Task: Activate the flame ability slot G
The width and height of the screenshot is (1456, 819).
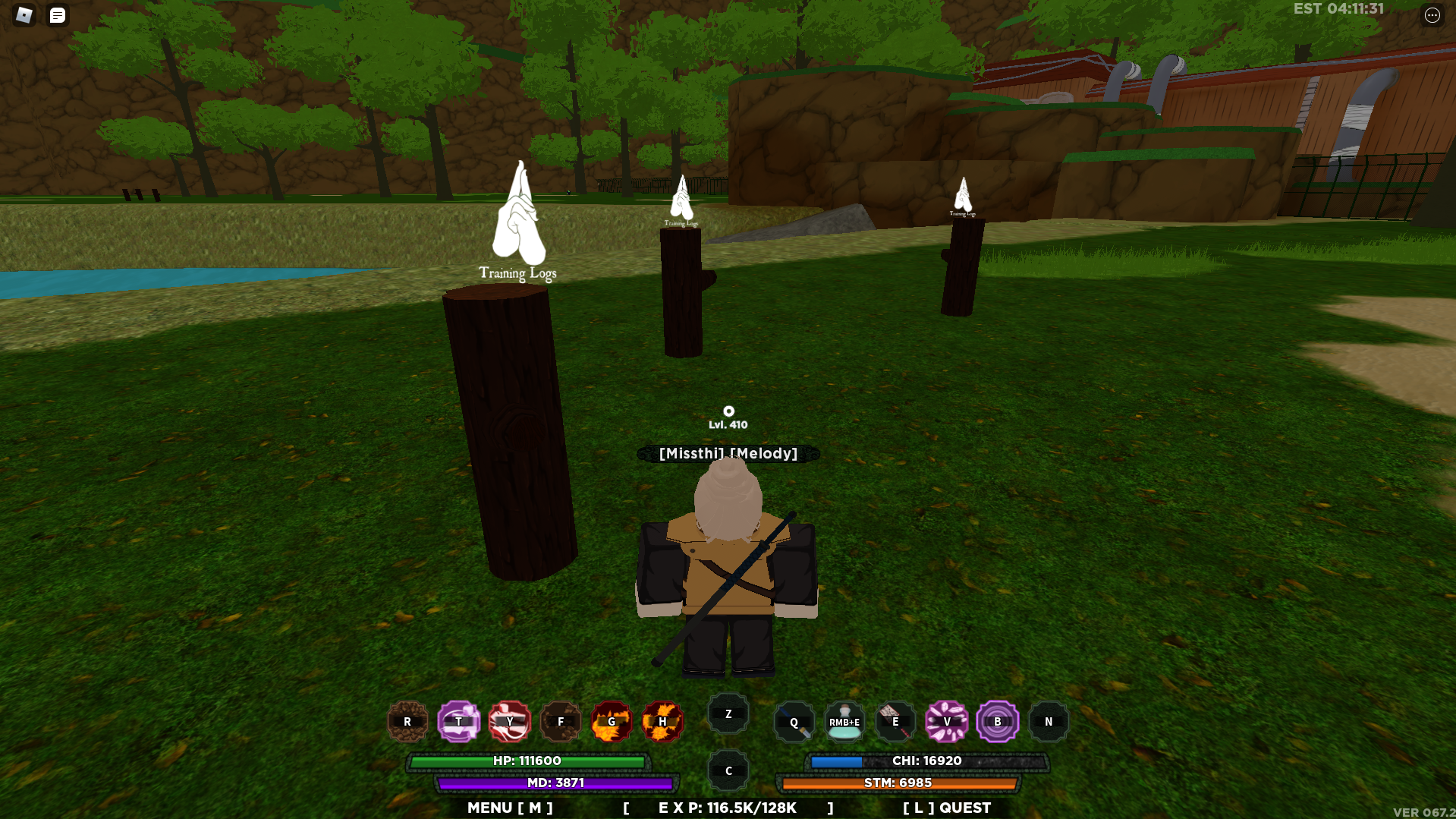Action: 612,721
